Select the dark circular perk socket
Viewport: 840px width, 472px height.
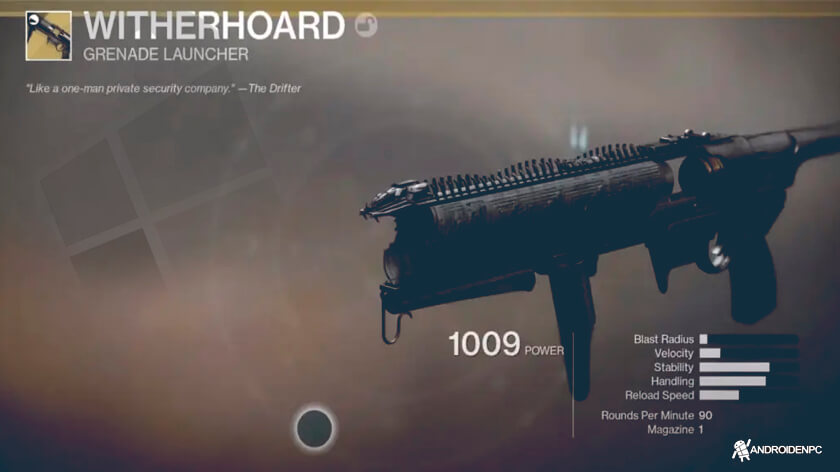pos(317,429)
